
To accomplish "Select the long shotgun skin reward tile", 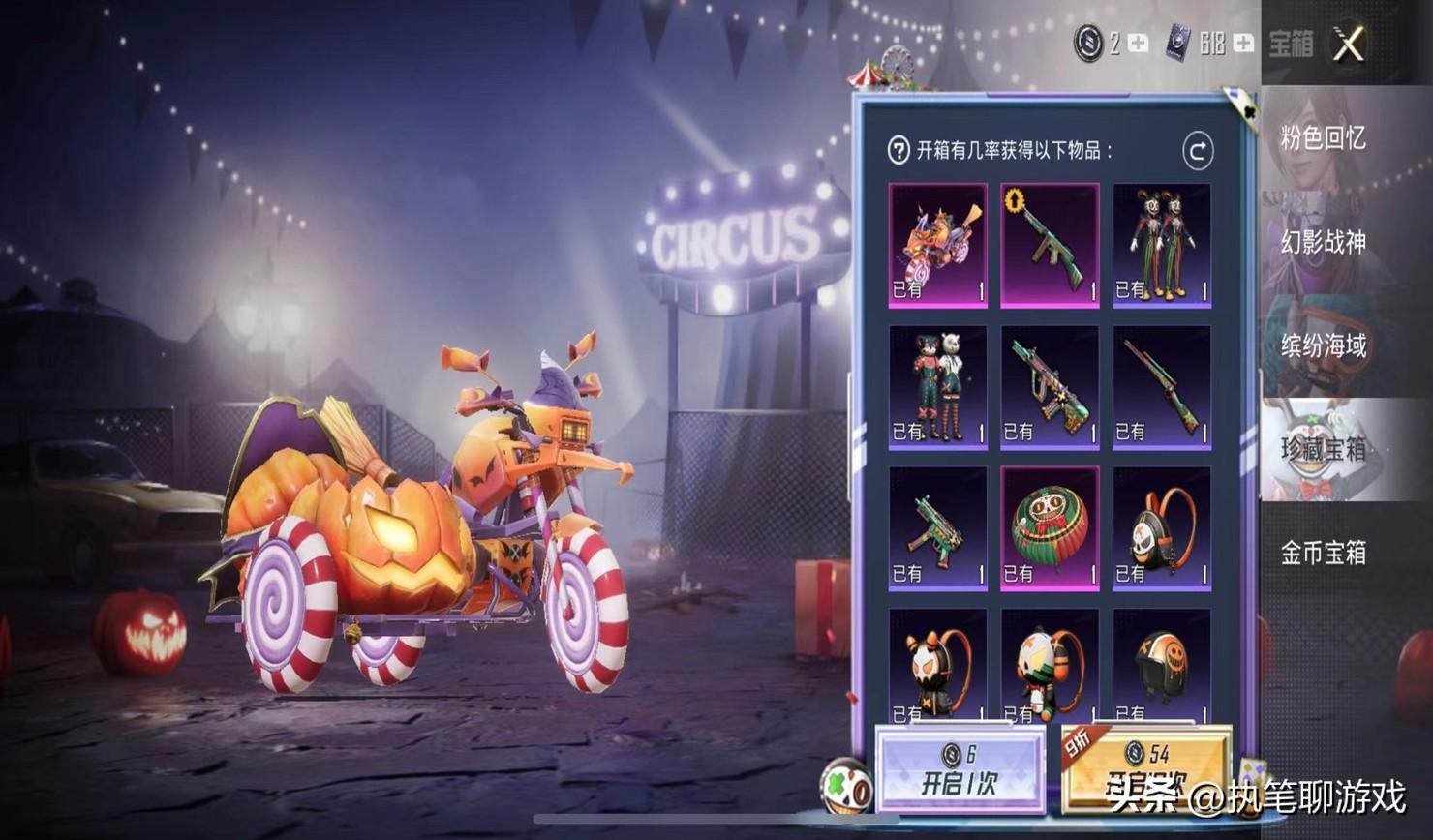I will 1161,387.
